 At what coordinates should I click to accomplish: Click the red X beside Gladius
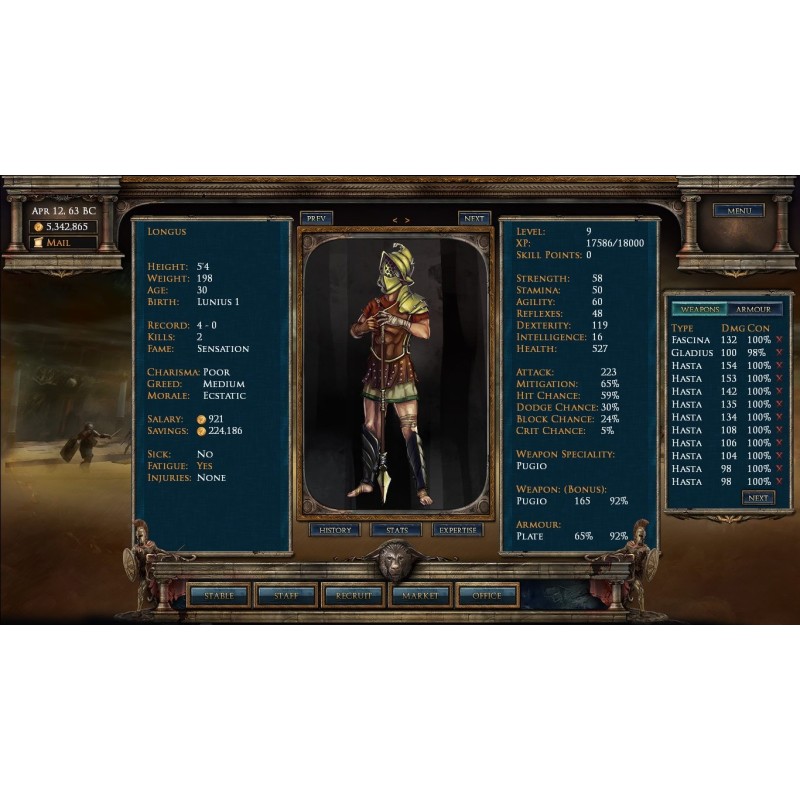click(778, 353)
